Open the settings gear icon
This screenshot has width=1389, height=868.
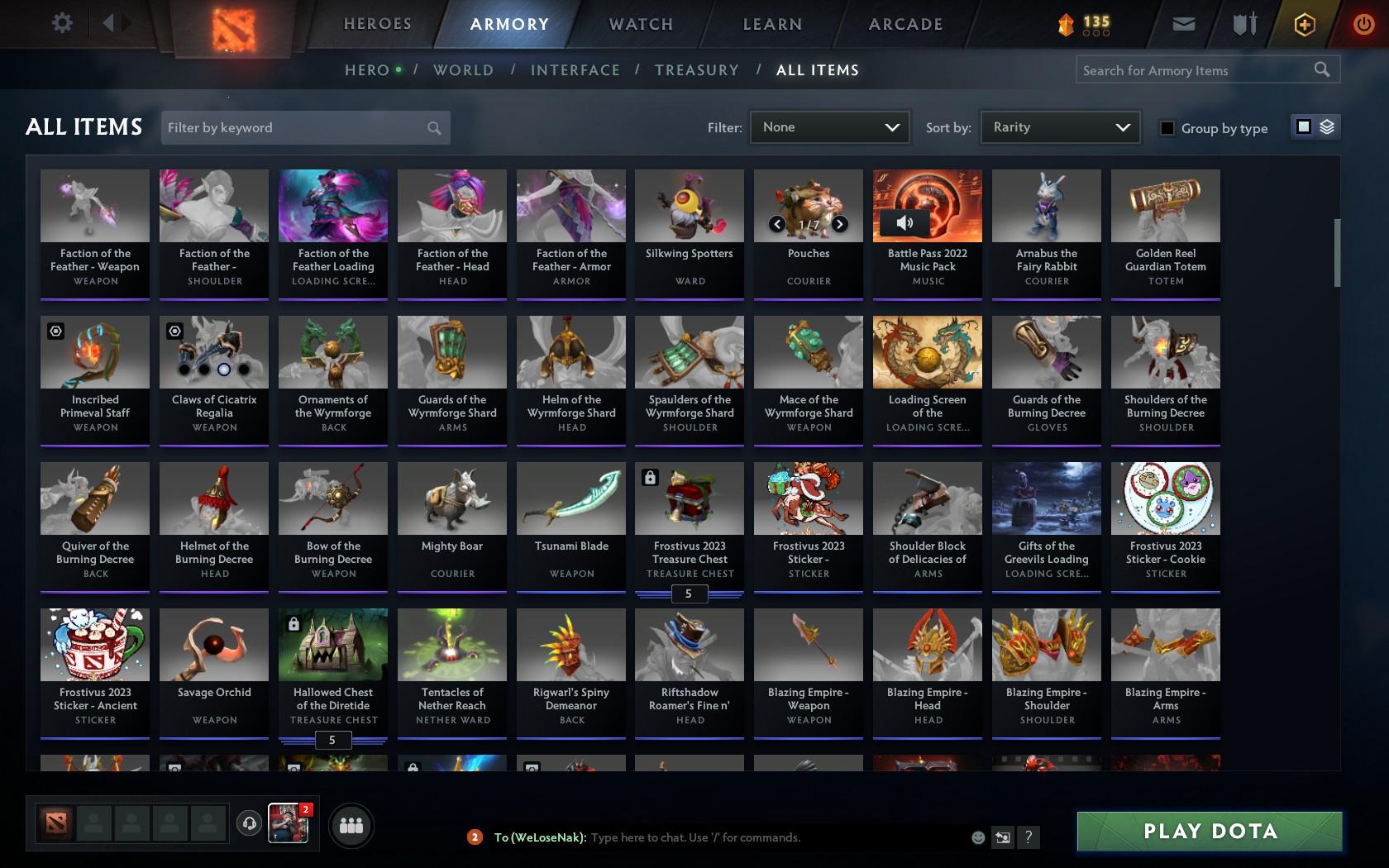[x=60, y=23]
